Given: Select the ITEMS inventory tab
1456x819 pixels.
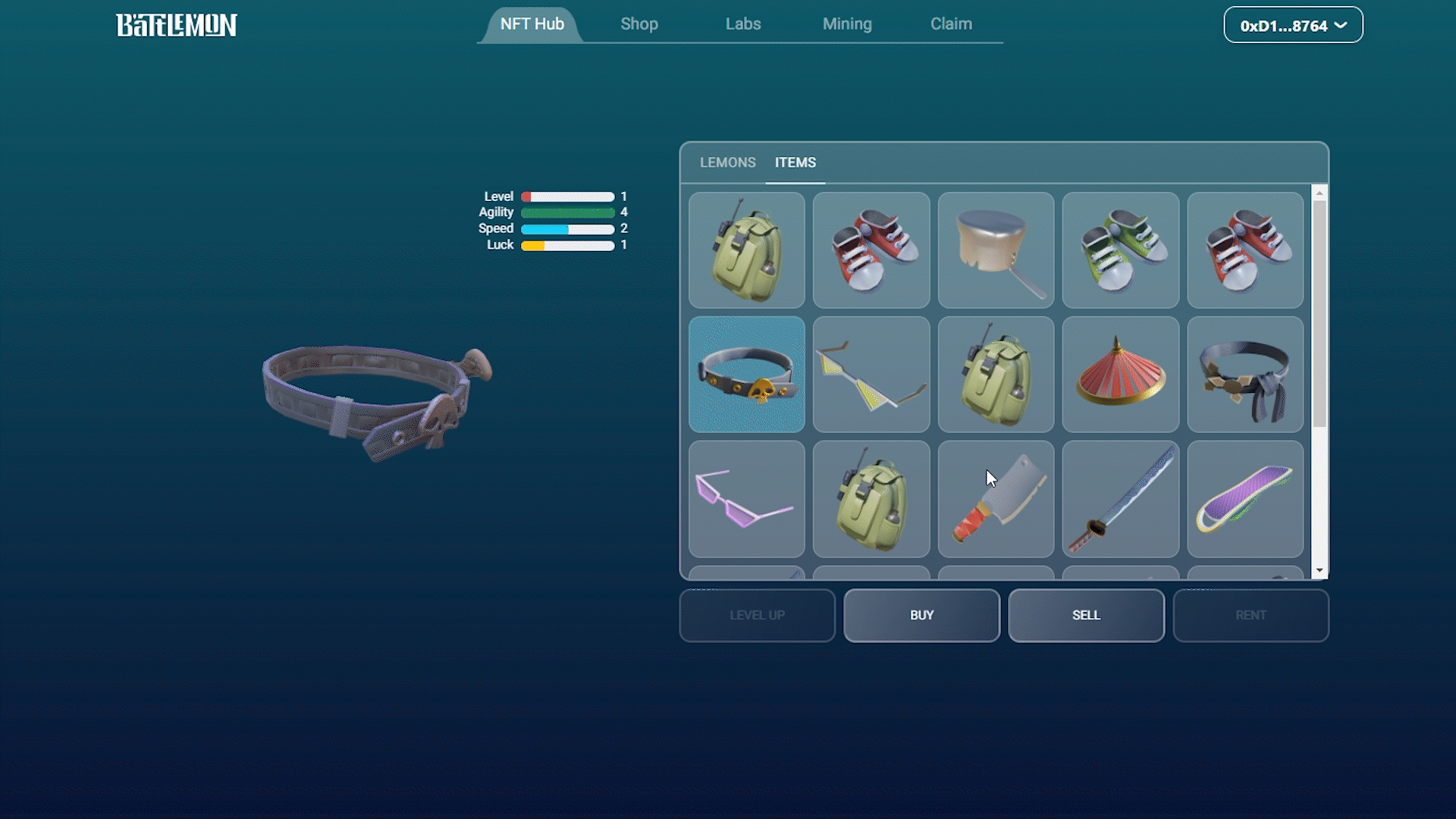Looking at the screenshot, I should tap(795, 162).
